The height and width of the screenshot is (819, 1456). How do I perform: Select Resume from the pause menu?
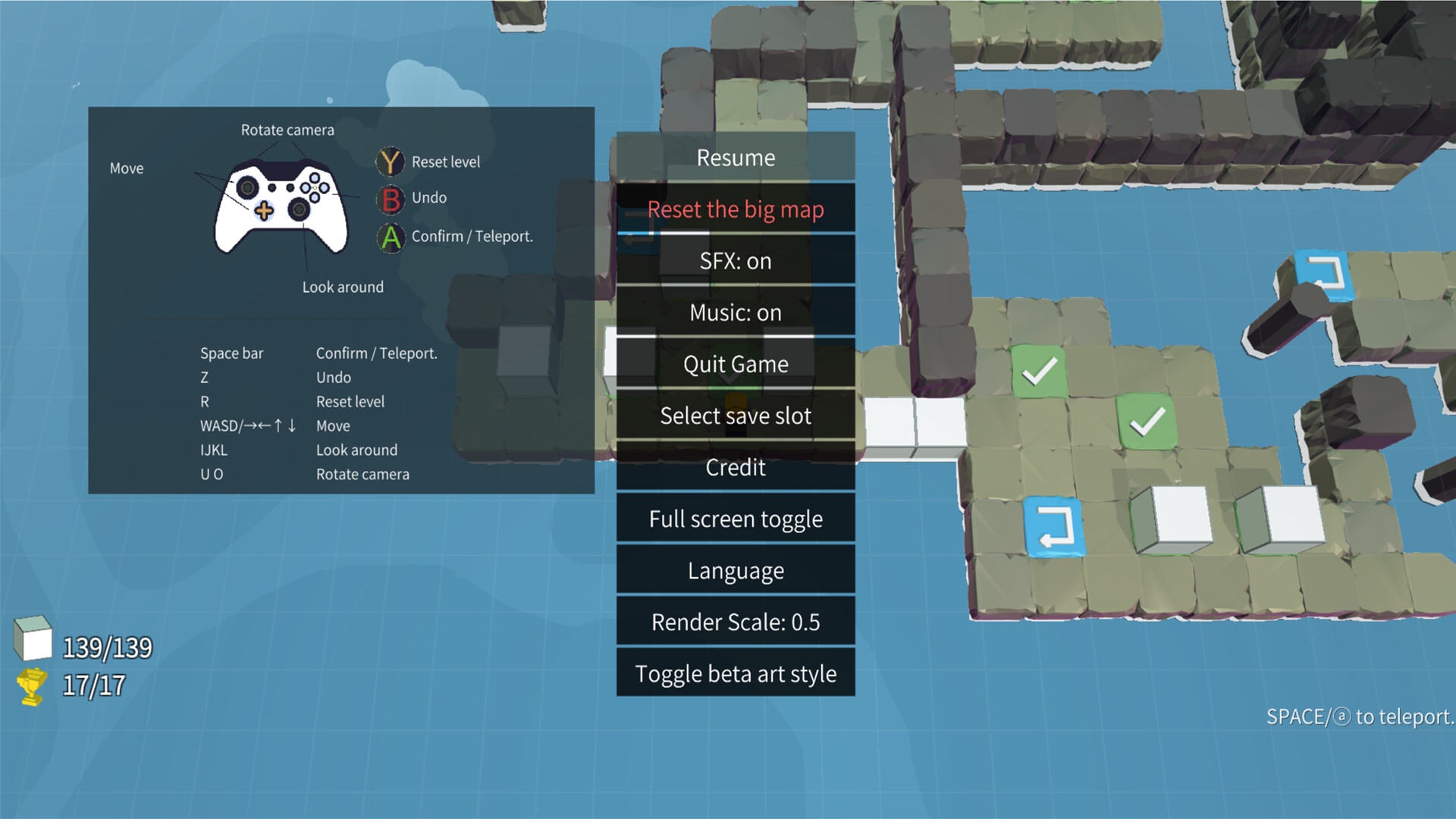pos(735,158)
